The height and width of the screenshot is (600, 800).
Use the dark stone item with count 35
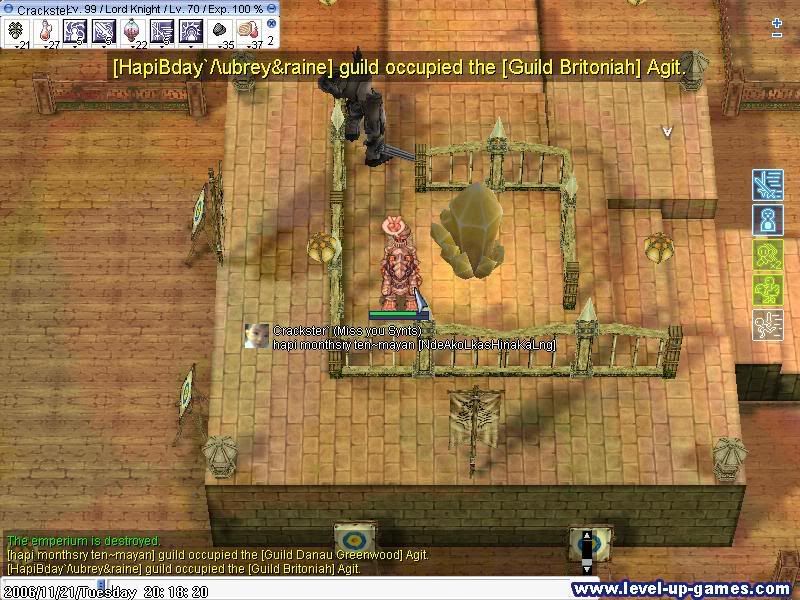[220, 32]
